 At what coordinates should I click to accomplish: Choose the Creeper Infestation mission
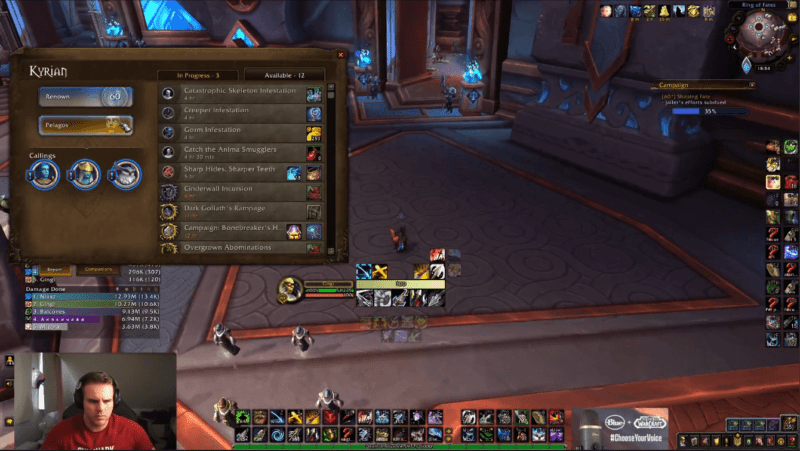pos(240,112)
